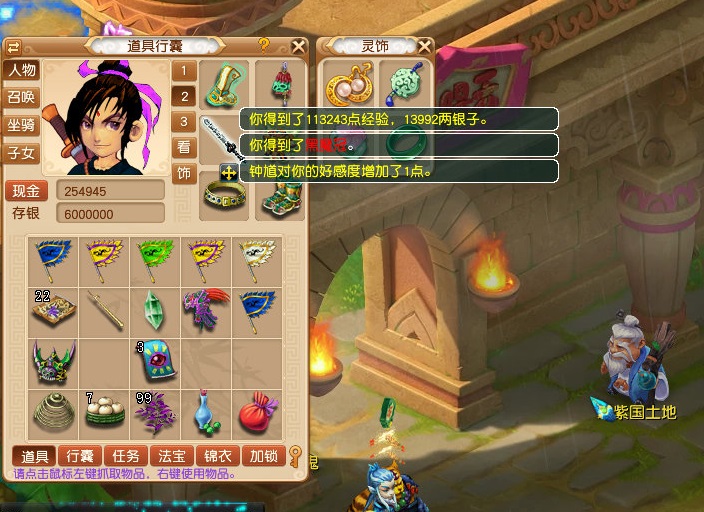The image size is (704, 512).
Task: Switch to the 行囊 bag tab
Action: point(79,456)
